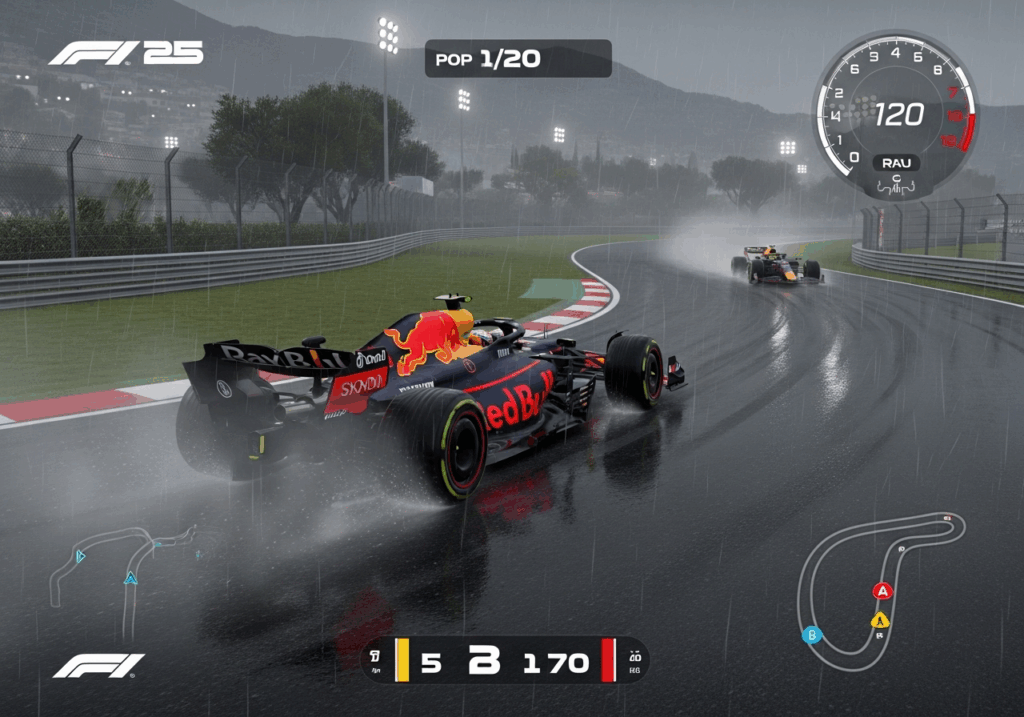This screenshot has height=717, width=1024.
Task: Click the circuit minimap with colored markers
Action: click(x=880, y=590)
